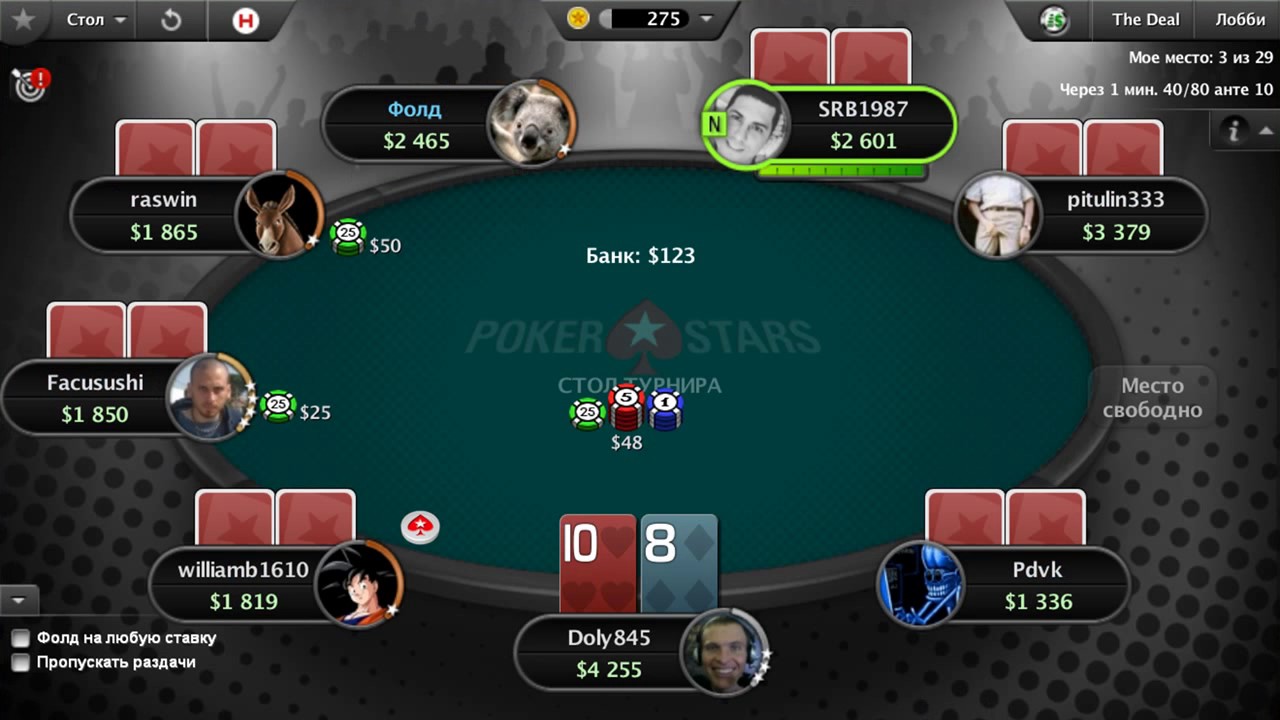1280x720 pixels.
Task: Open the replay hand arrow button
Action: [x=171, y=20]
